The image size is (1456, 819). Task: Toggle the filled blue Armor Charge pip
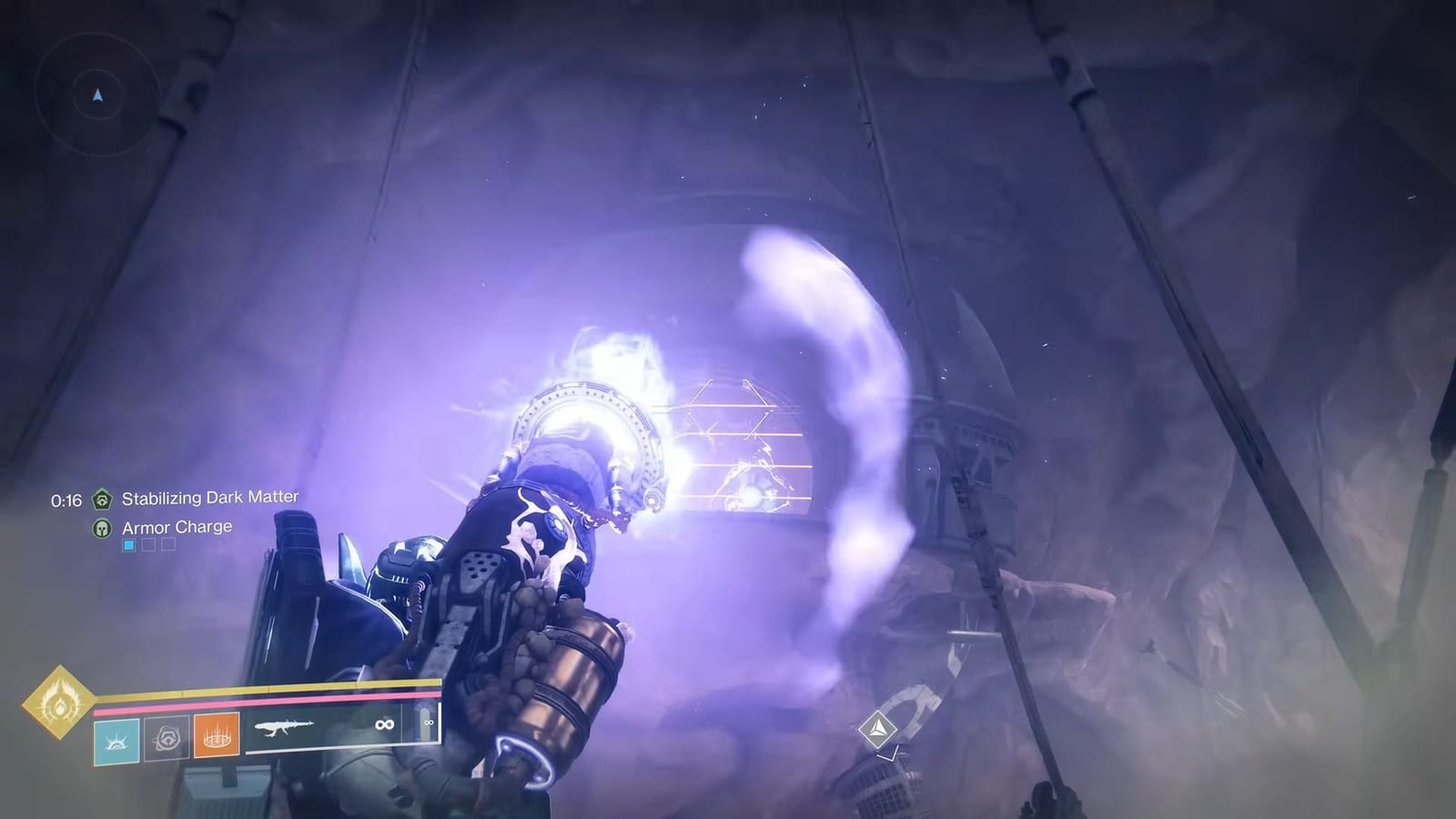pos(127,545)
